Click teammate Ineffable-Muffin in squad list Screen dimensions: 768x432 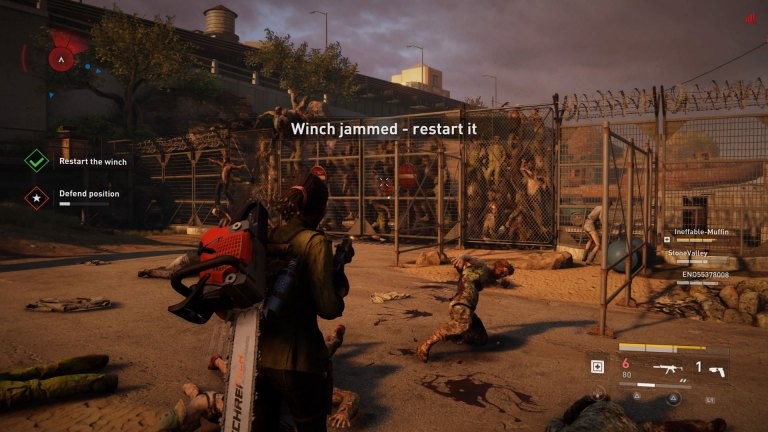click(703, 232)
